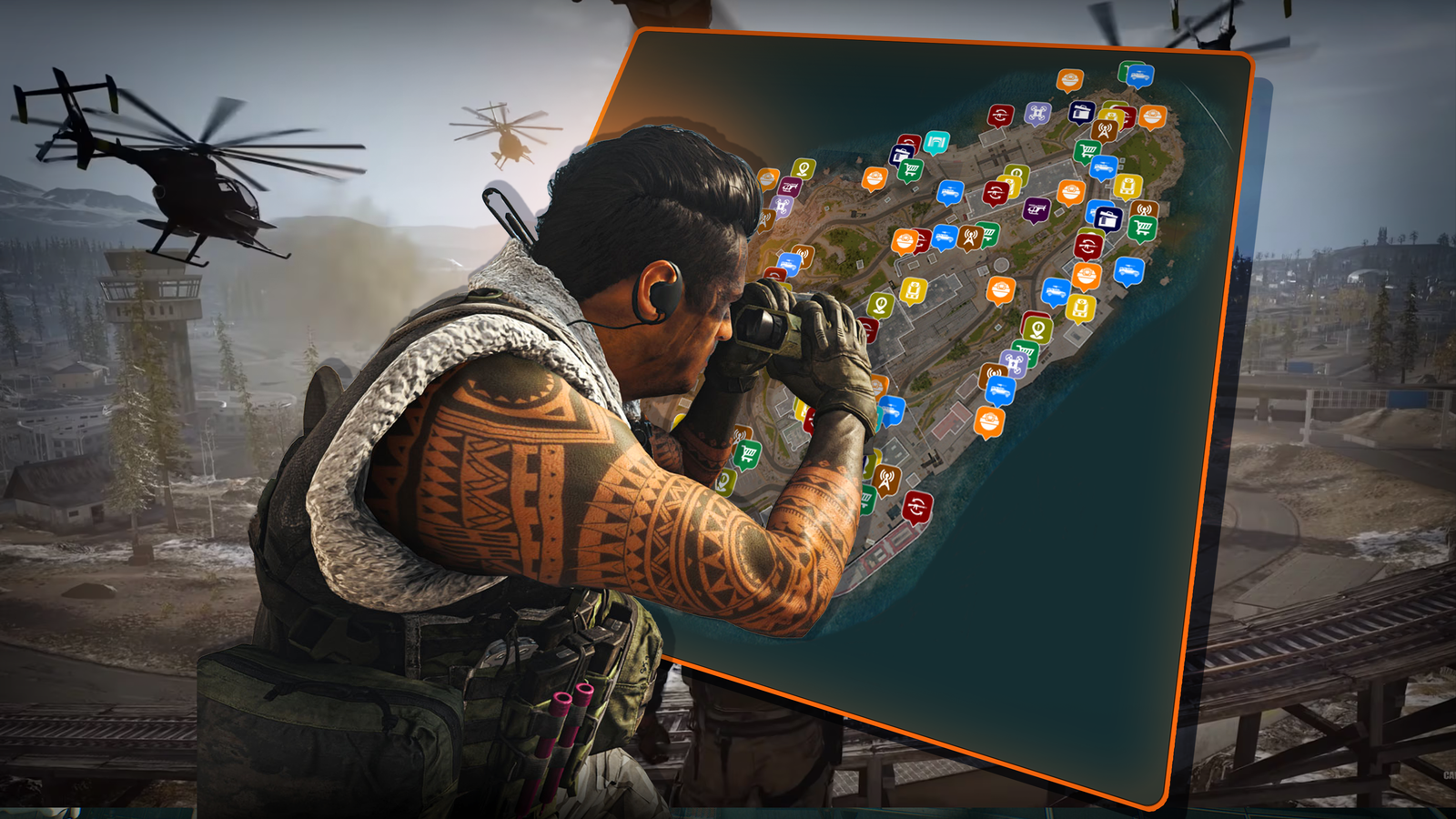Select a green Buy Station cart marker
This screenshot has height=819, width=1456.
(x=1087, y=147)
